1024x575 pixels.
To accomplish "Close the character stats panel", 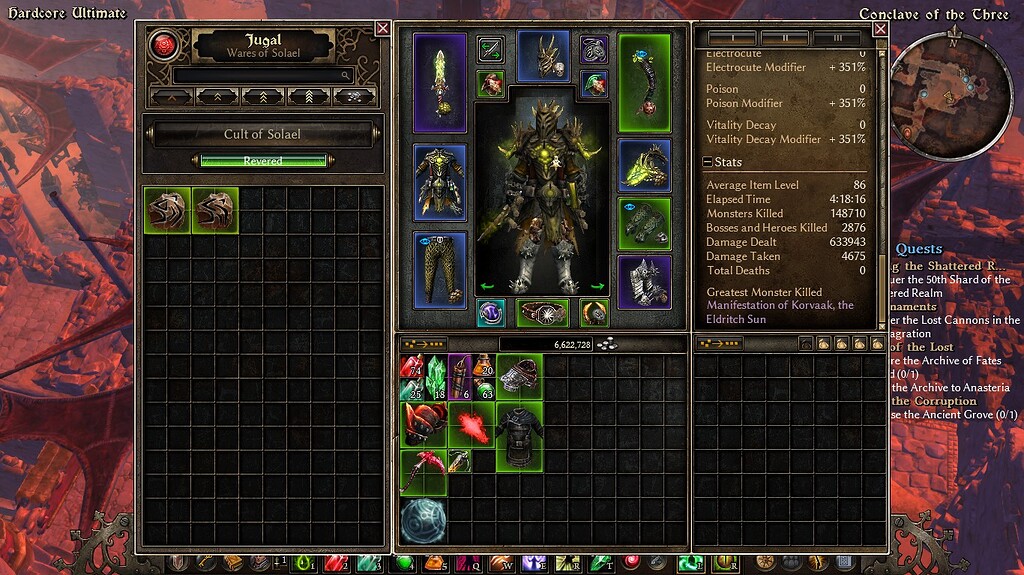I will pyautogui.click(x=880, y=29).
